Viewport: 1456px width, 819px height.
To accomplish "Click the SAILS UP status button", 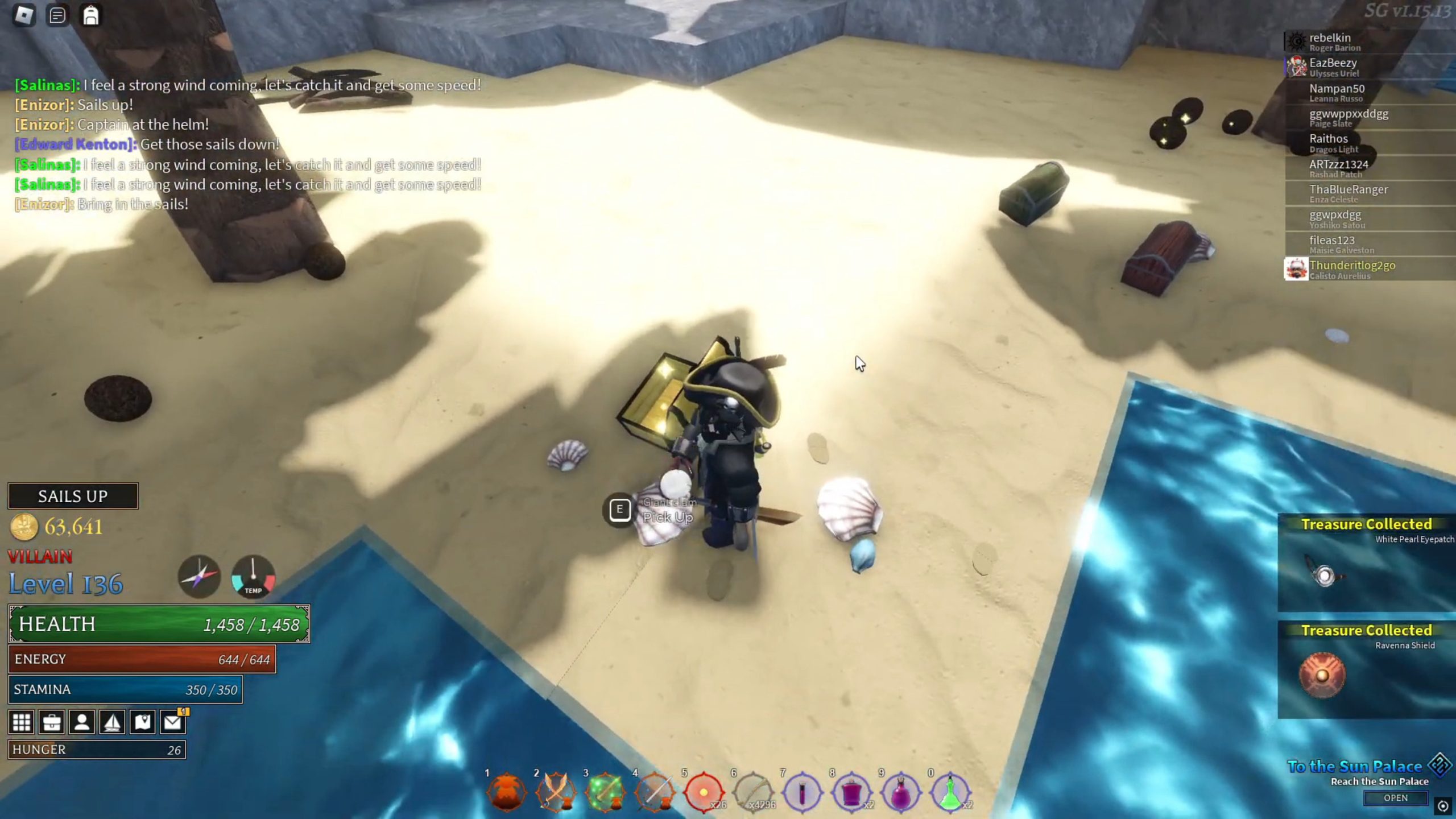I will point(73,496).
